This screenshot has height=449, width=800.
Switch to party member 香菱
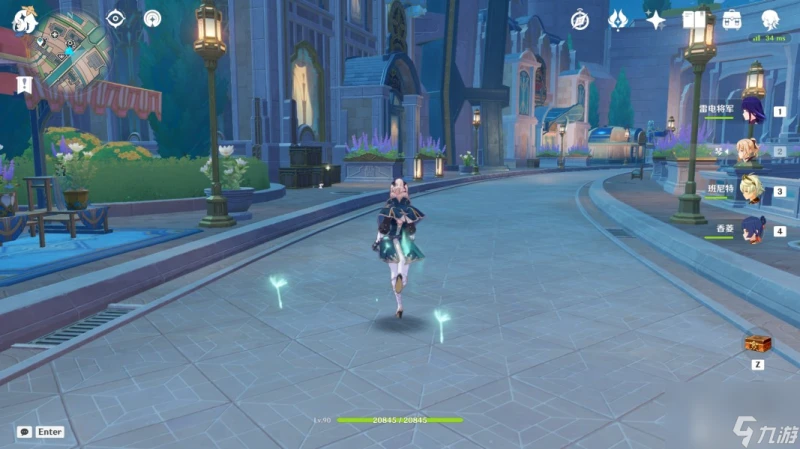pos(752,229)
